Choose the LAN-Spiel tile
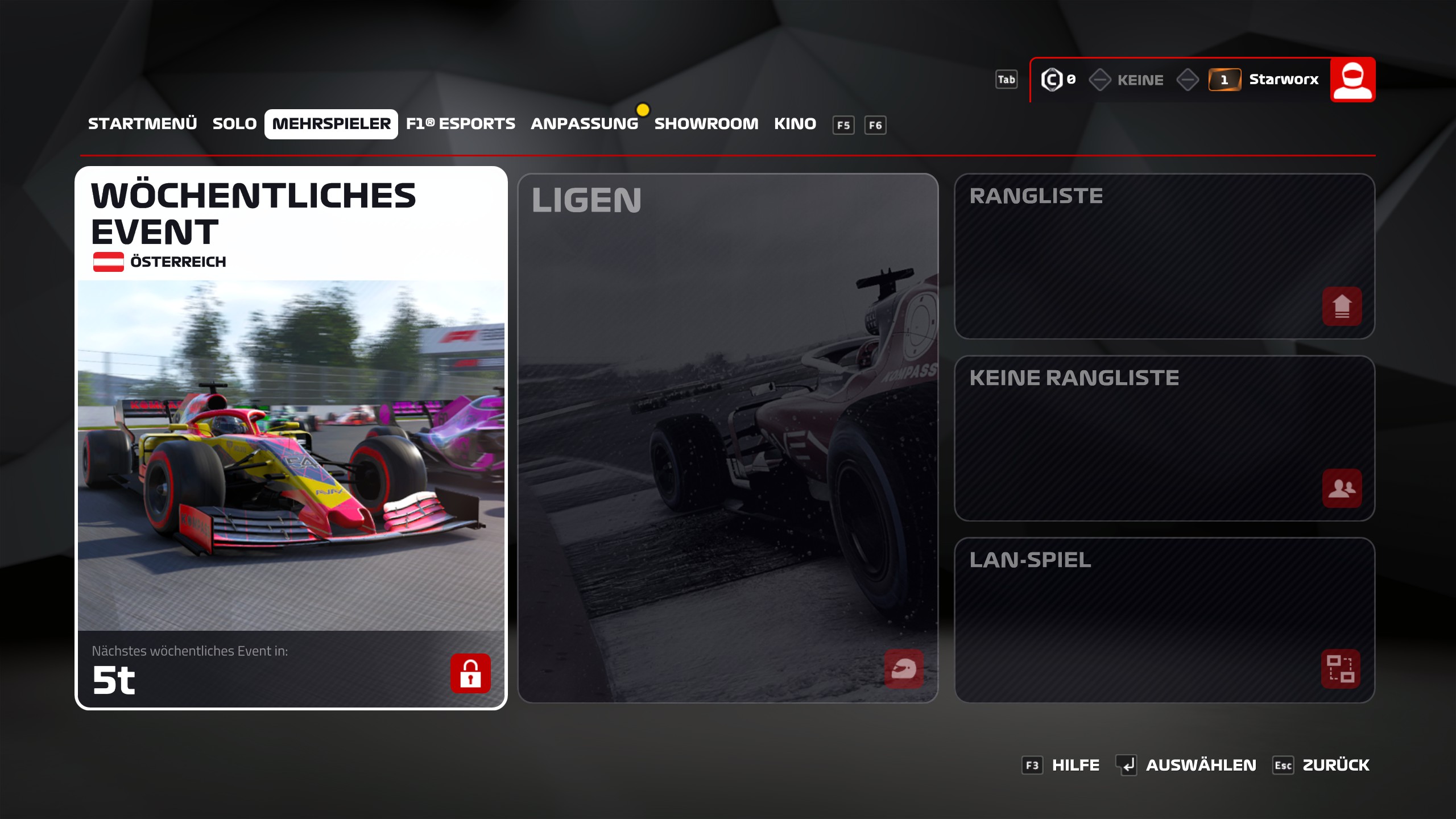The image size is (1456, 819). tap(1164, 620)
